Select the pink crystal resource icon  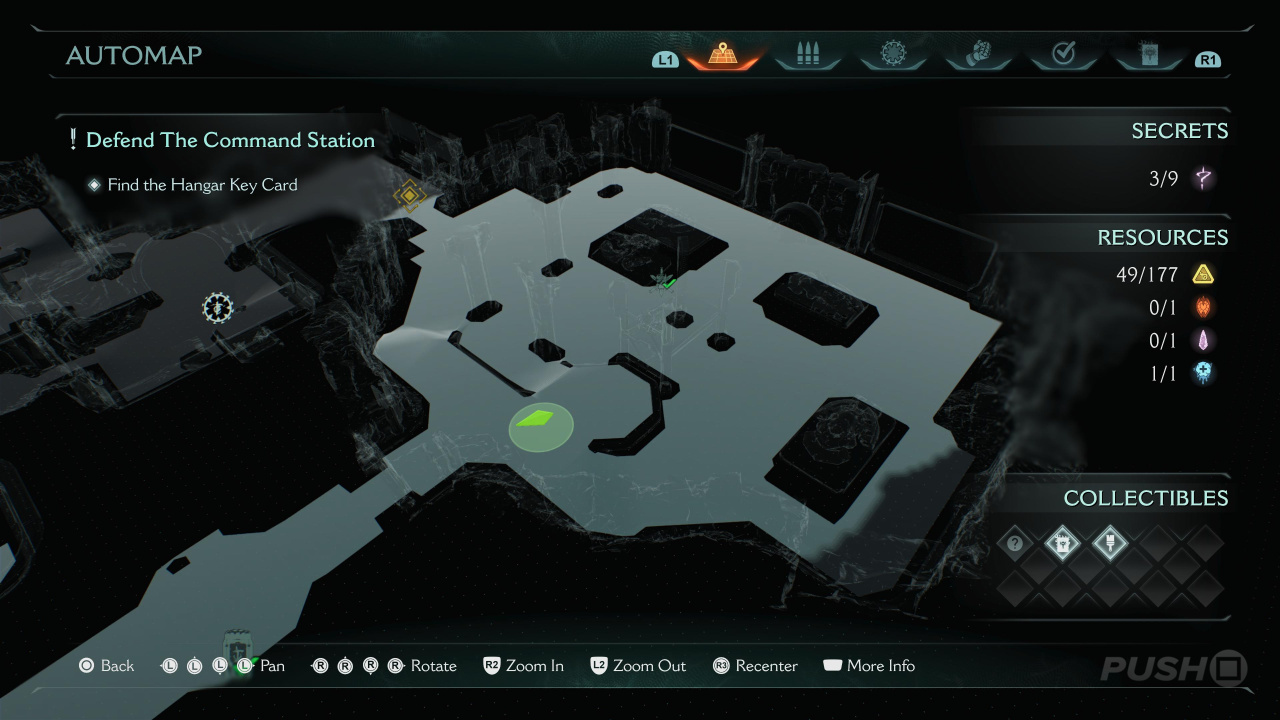point(1203,341)
